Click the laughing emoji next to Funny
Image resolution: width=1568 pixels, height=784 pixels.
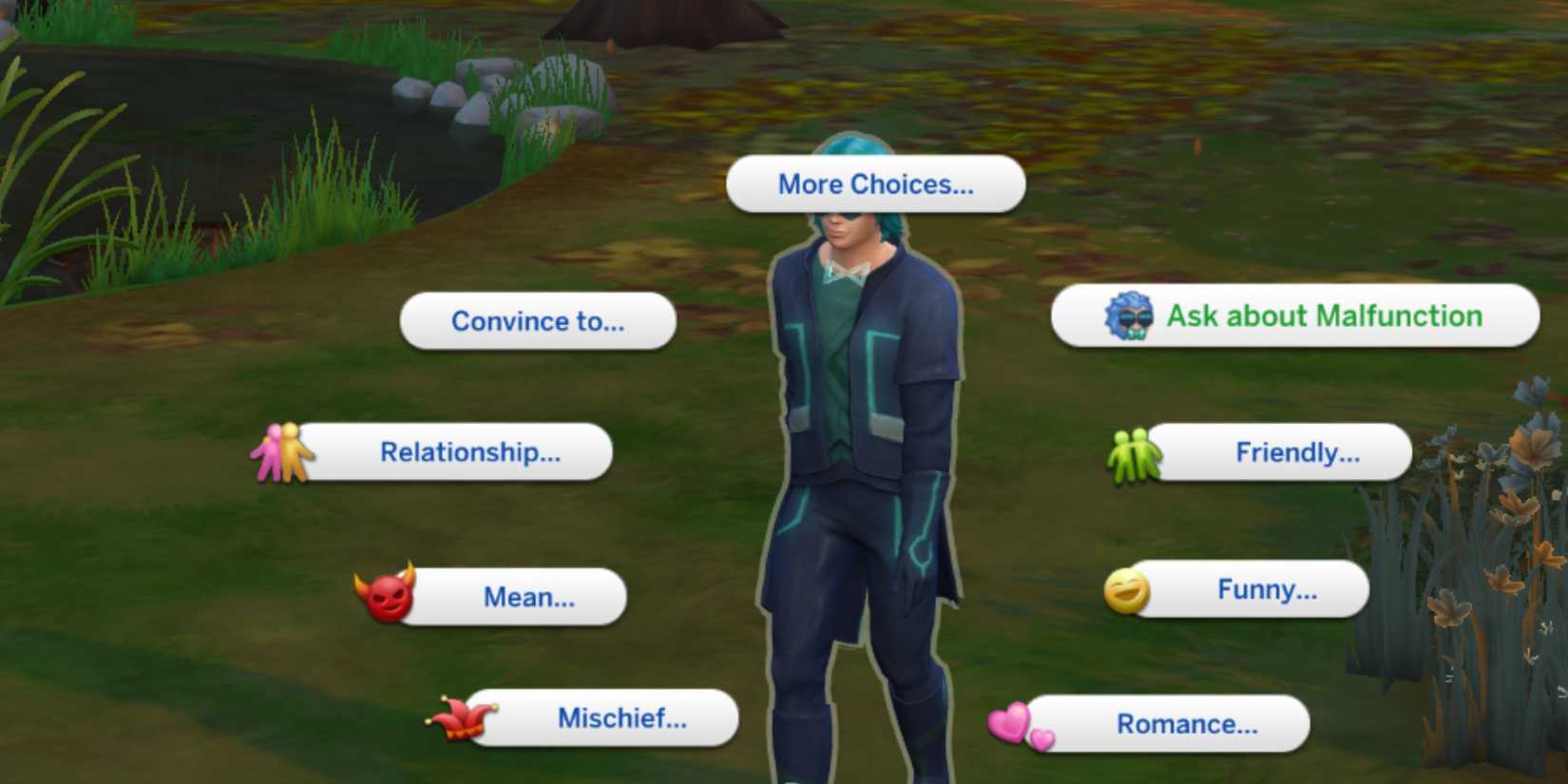coord(1125,589)
